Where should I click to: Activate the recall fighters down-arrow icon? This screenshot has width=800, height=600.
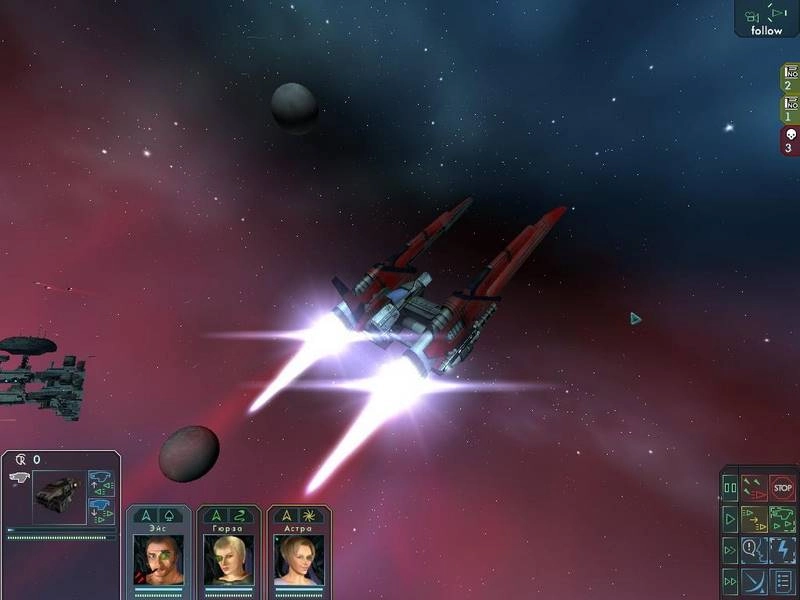pyautogui.click(x=102, y=508)
